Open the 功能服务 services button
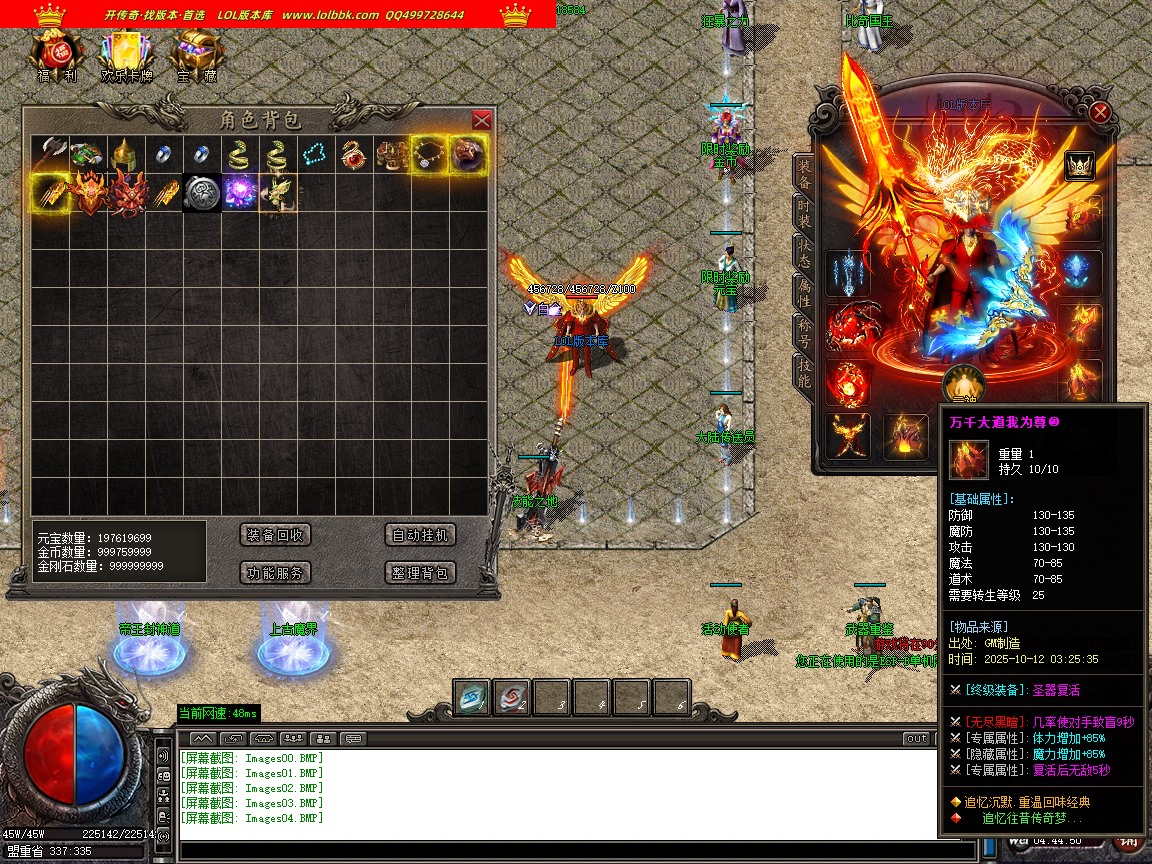This screenshot has height=864, width=1152. point(276,573)
